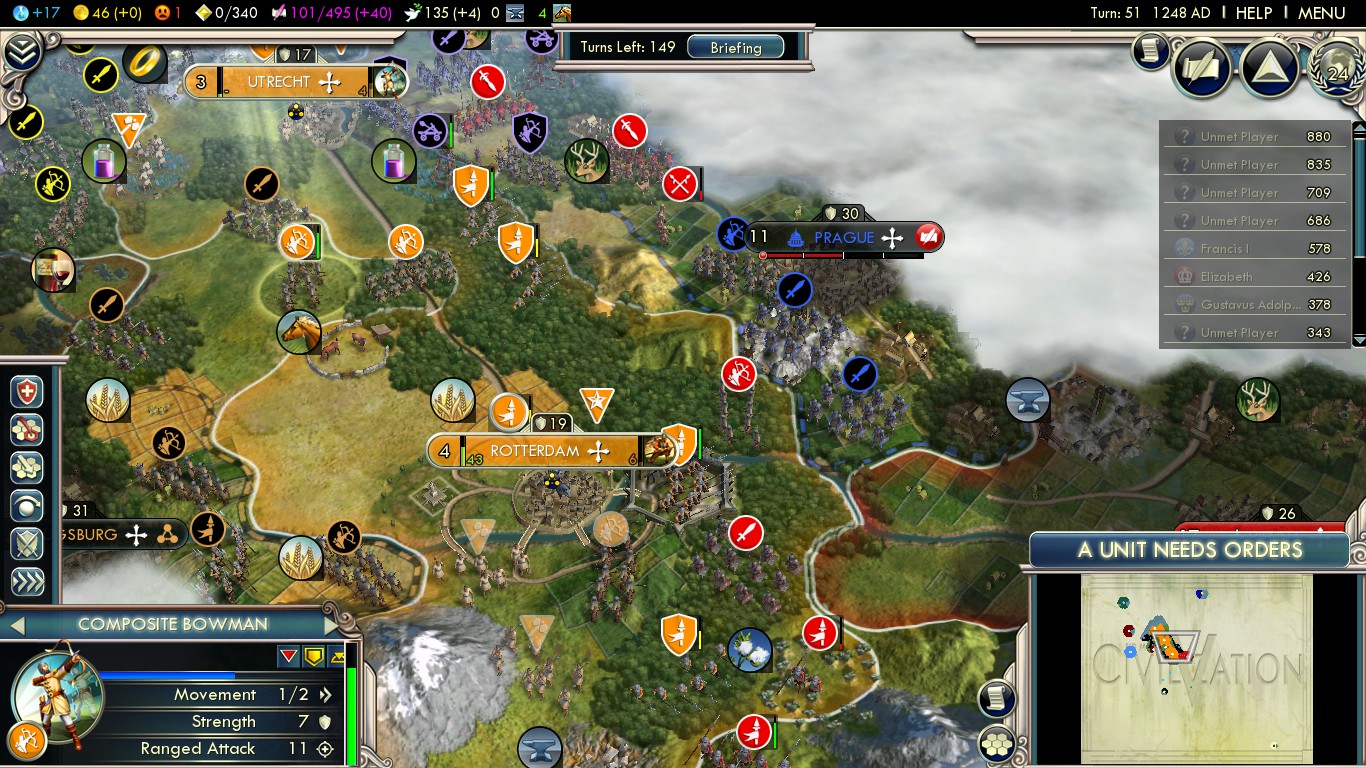This screenshot has width=1366, height=768.
Task: Activate the triple chevron unit action
Action: tap(27, 582)
